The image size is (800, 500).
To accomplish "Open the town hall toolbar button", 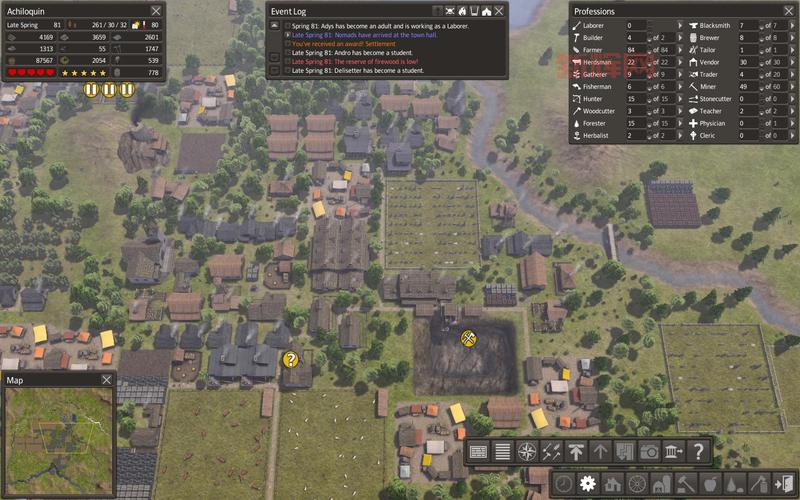I will [674, 451].
